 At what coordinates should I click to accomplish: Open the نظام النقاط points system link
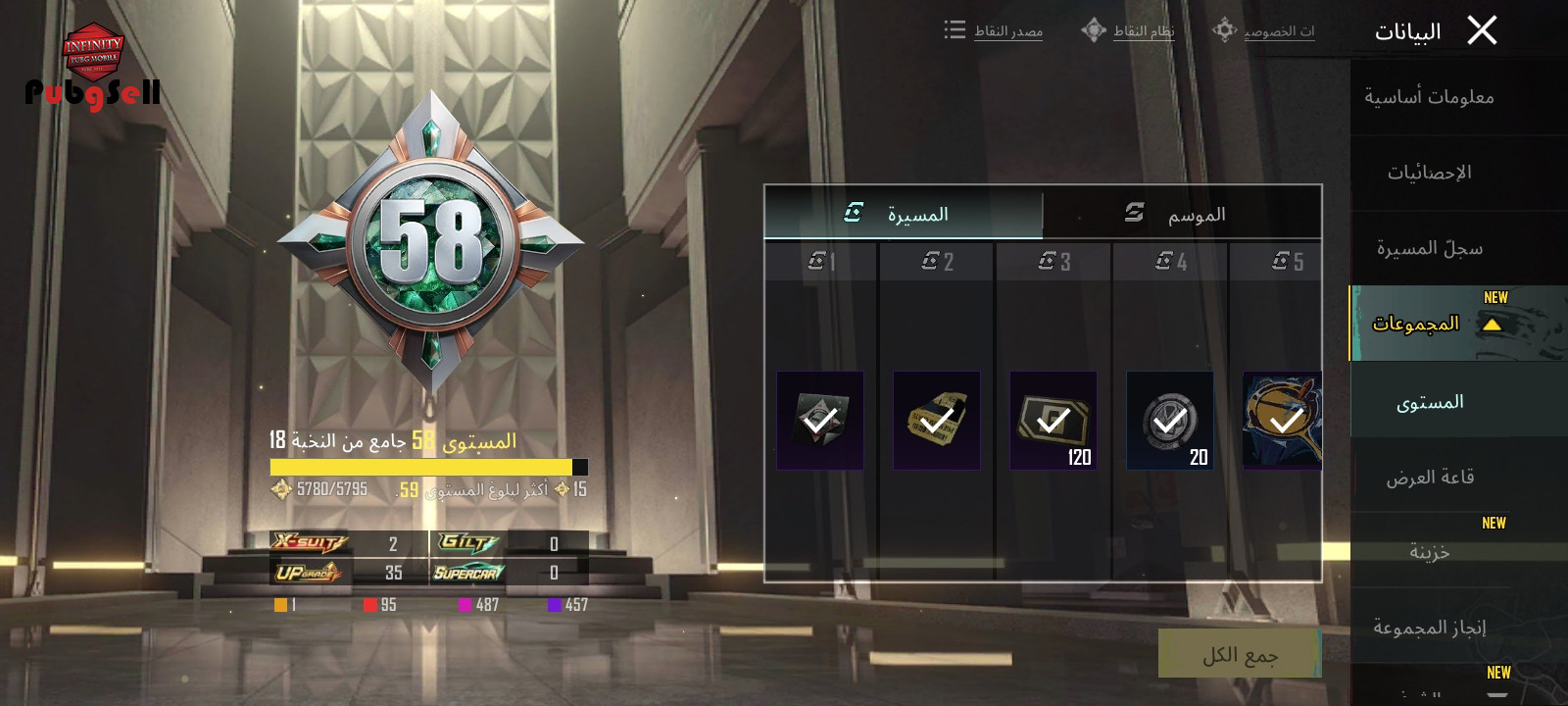(x=1129, y=31)
